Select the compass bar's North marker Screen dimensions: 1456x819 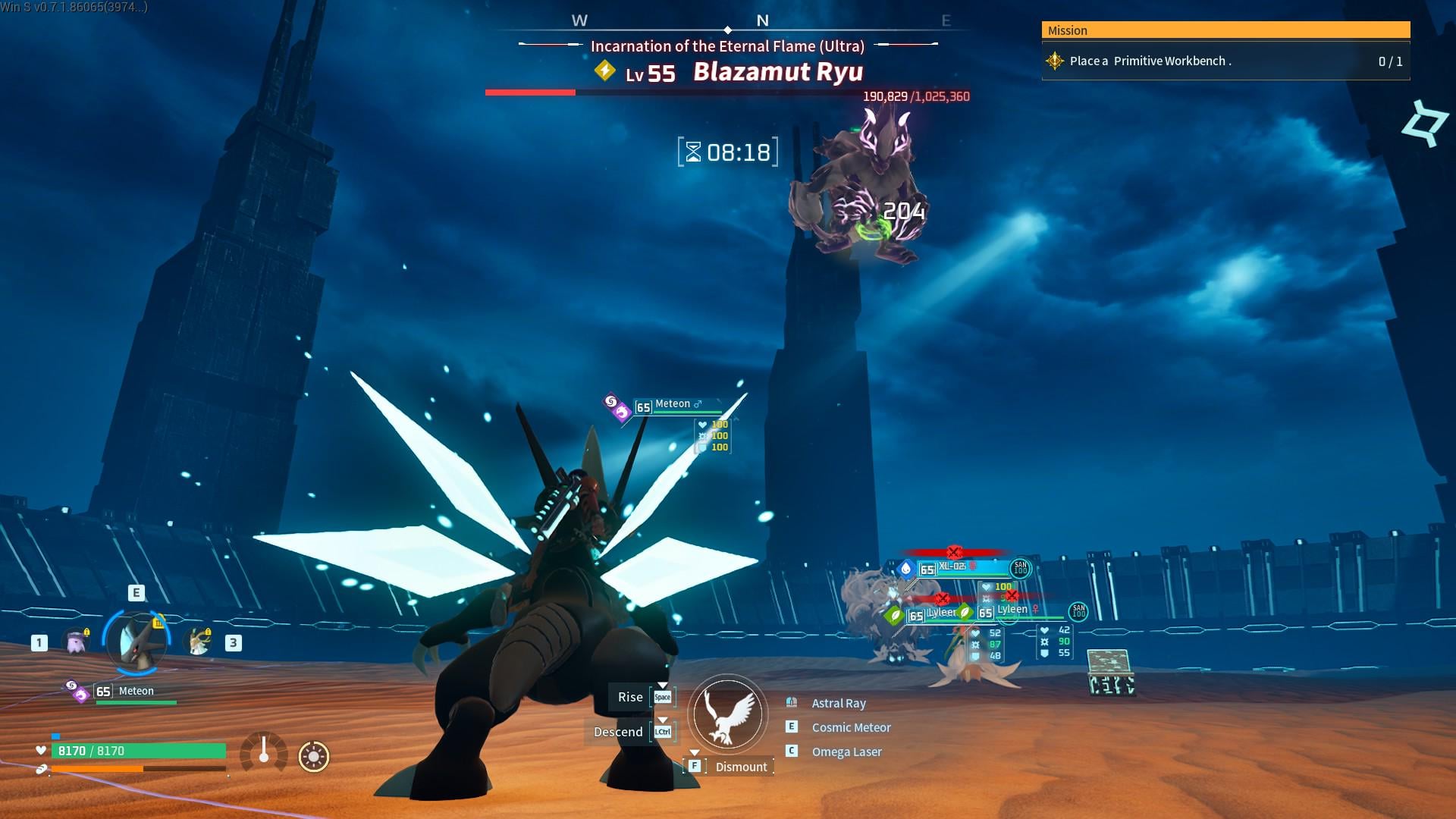(762, 21)
